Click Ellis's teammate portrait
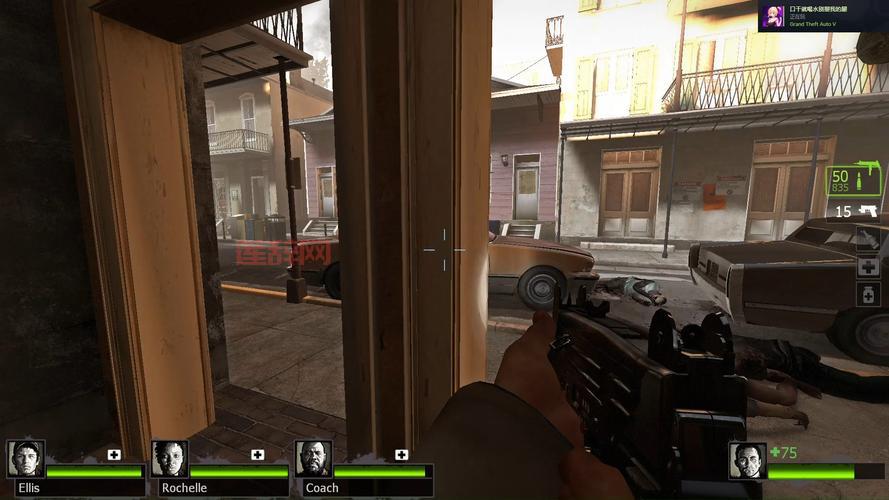Screen dimensions: 889x500 pyautogui.click(x=26, y=459)
